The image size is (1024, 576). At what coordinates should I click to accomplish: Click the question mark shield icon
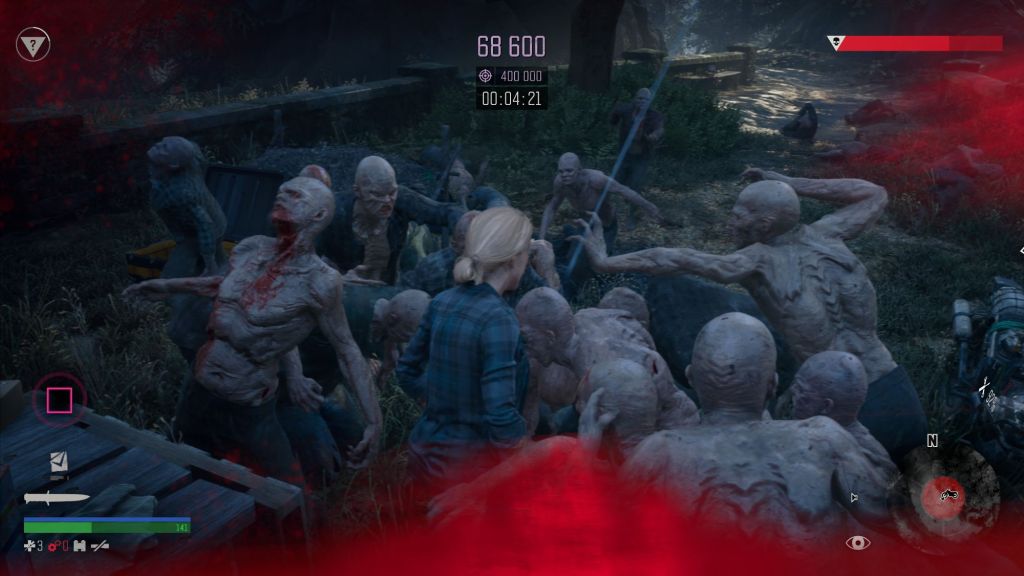pyautogui.click(x=33, y=44)
